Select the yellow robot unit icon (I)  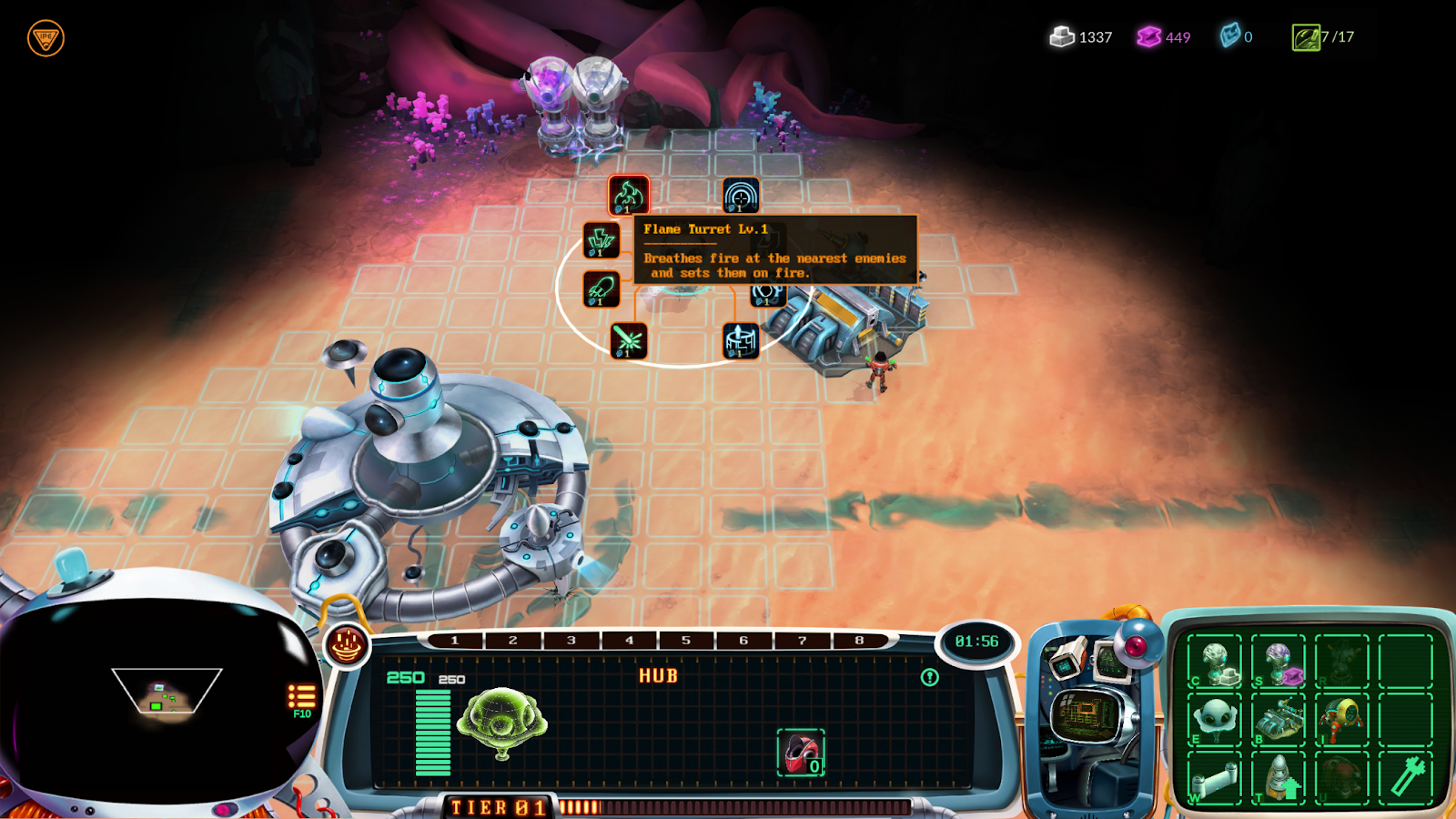coord(1341,720)
